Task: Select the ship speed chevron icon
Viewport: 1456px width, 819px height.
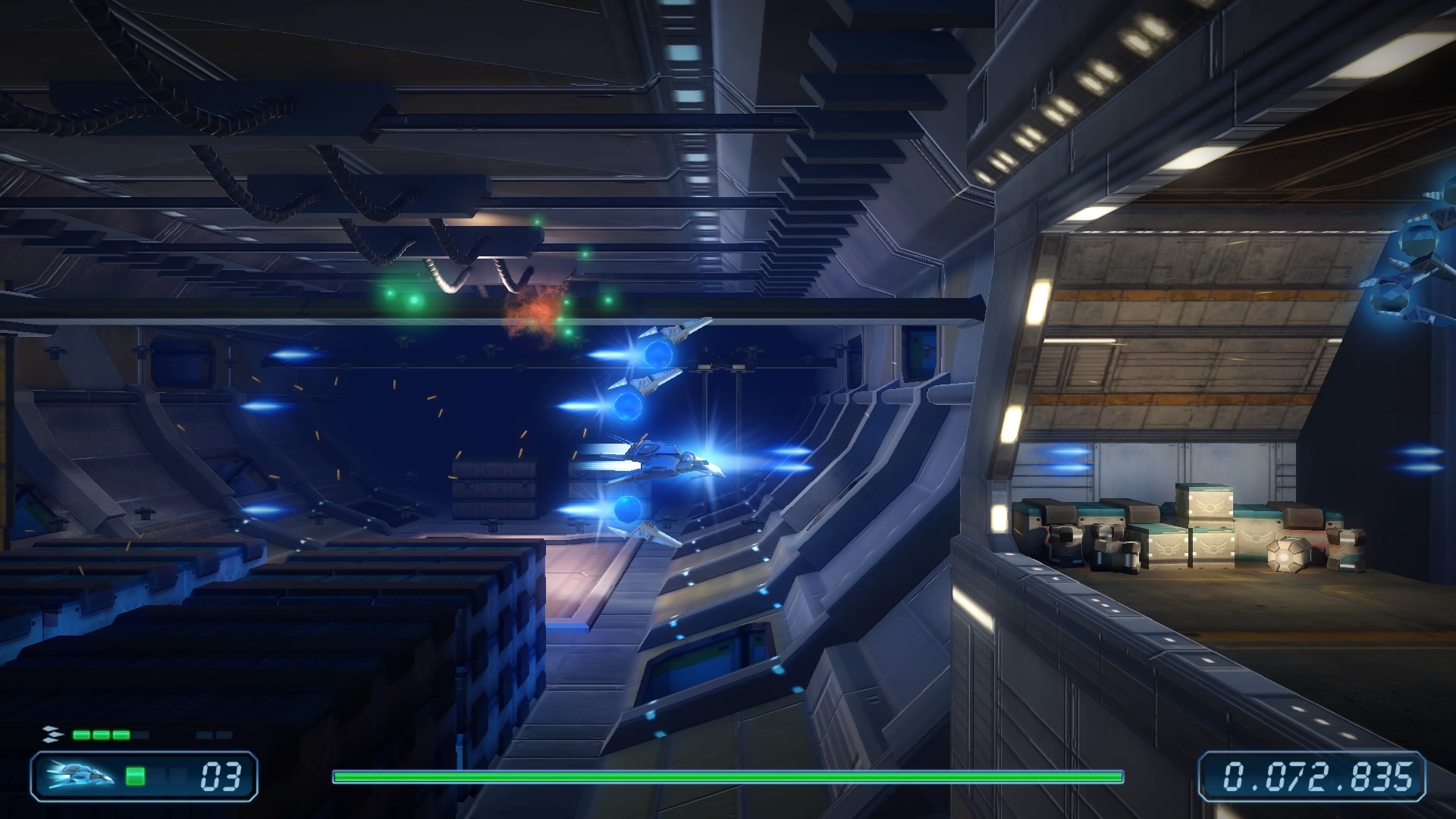Action: click(51, 734)
